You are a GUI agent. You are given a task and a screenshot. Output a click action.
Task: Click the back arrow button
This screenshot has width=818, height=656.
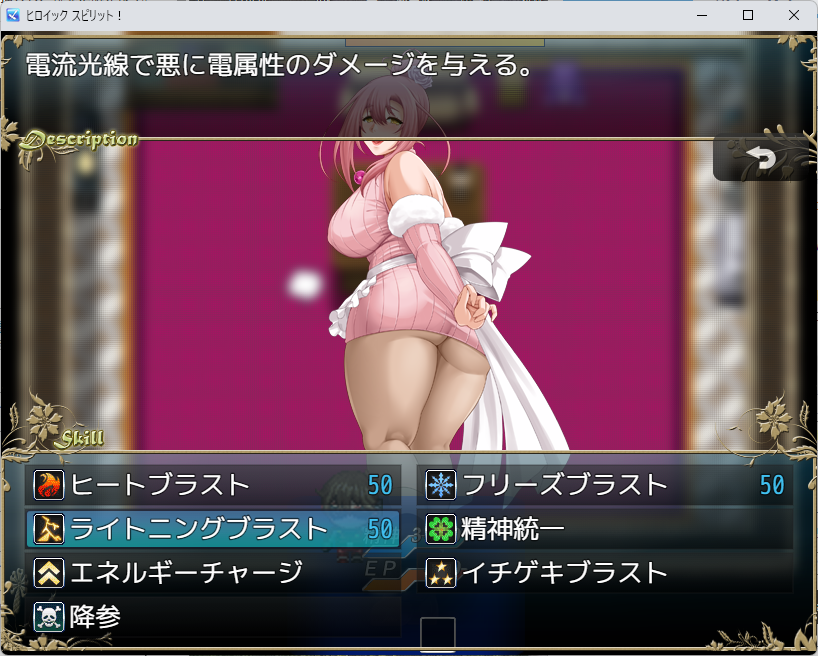tap(762, 159)
